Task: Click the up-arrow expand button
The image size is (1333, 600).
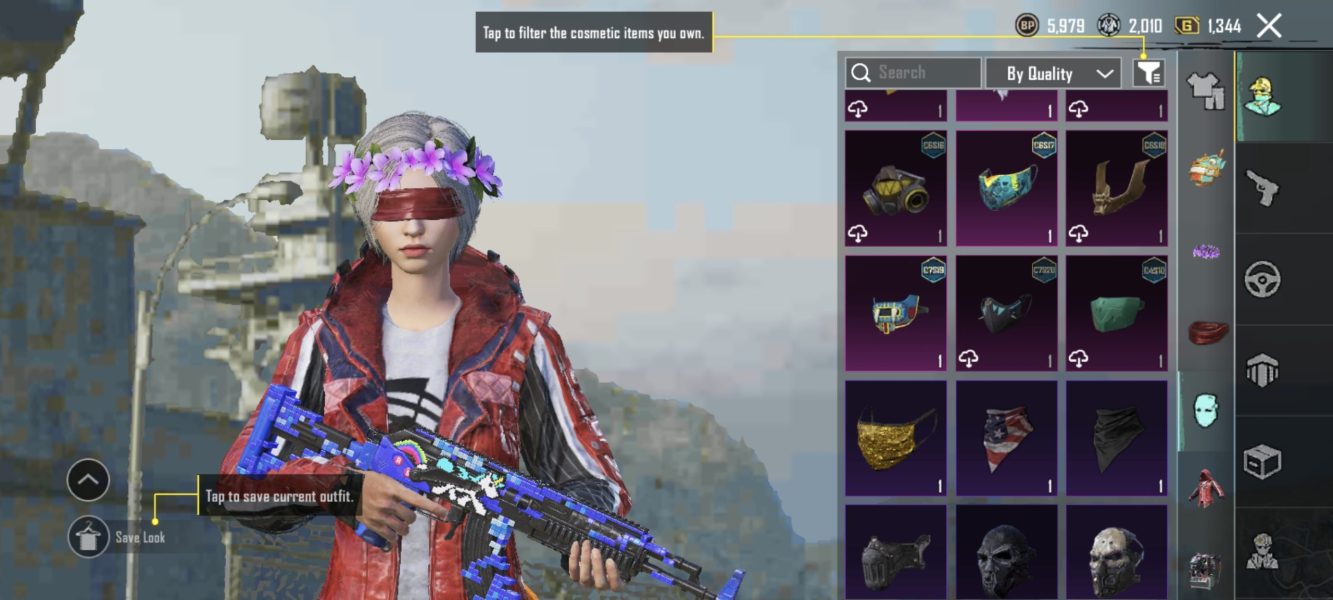Action: pyautogui.click(x=88, y=481)
